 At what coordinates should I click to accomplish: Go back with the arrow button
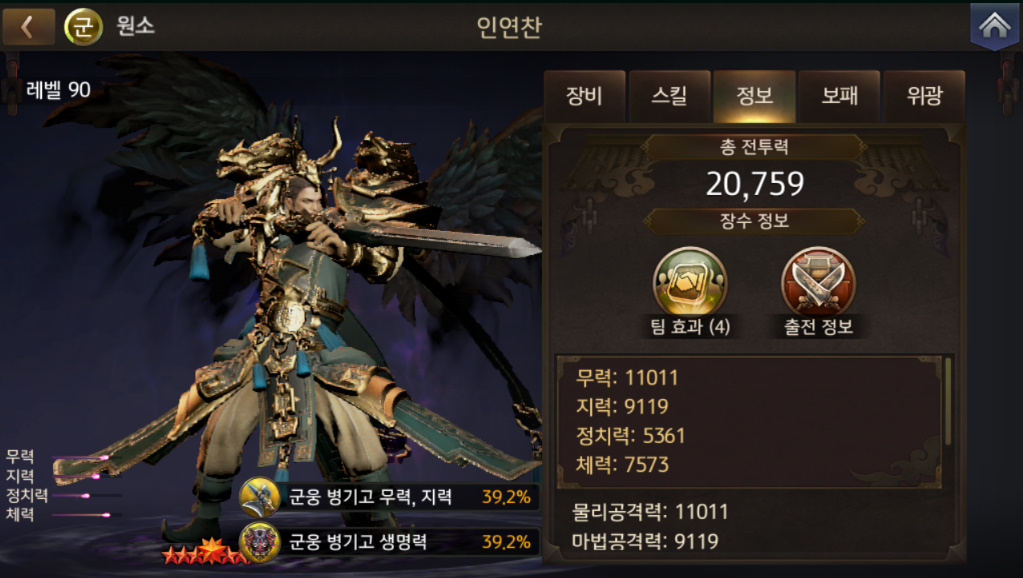coord(28,27)
